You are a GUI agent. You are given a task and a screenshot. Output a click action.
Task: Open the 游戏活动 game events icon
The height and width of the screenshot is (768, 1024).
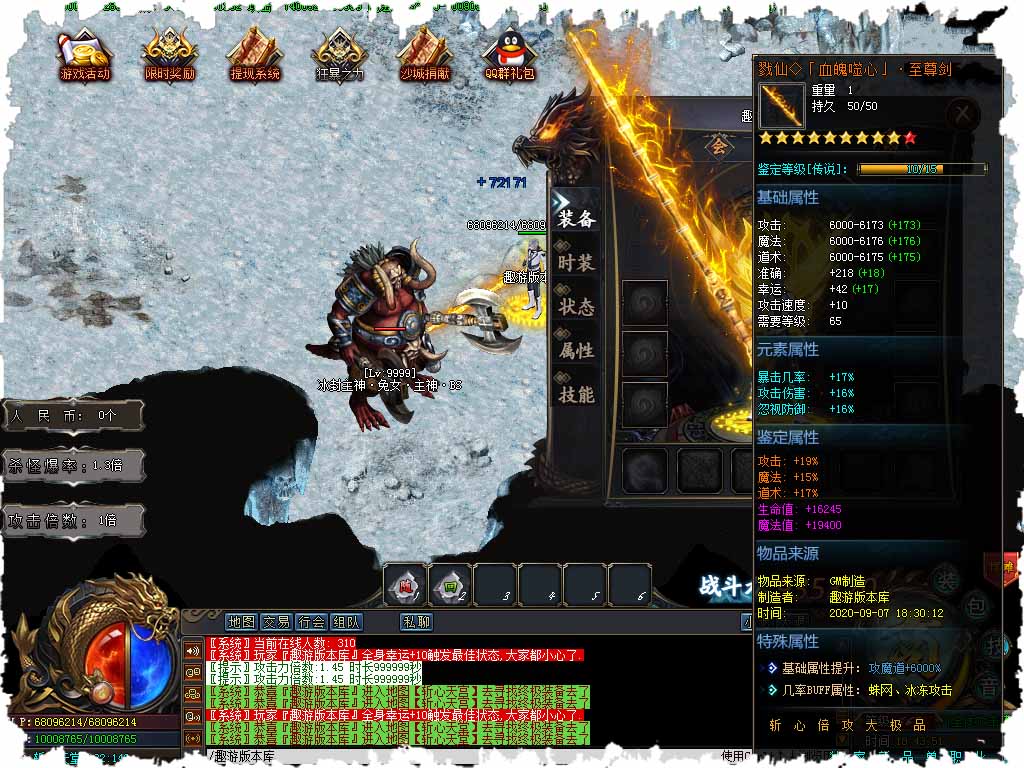[85, 53]
